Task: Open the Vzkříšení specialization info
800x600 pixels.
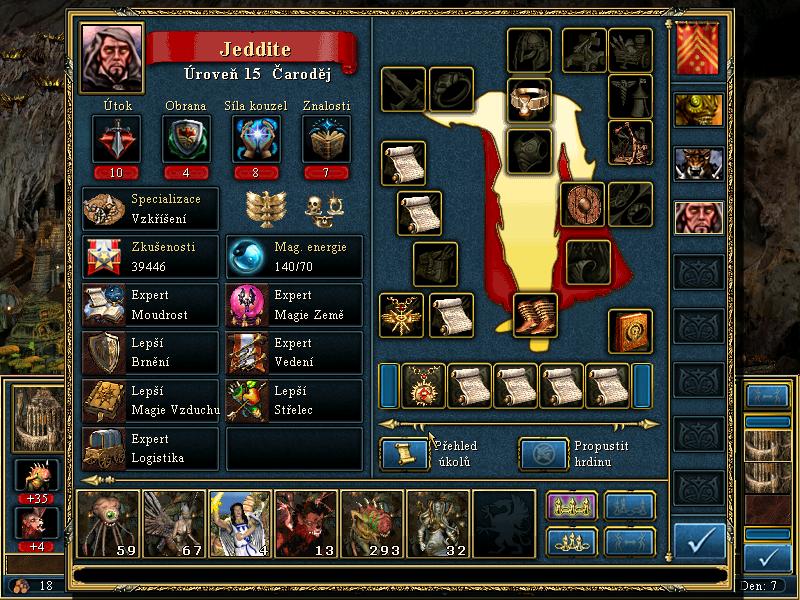Action: (150, 208)
